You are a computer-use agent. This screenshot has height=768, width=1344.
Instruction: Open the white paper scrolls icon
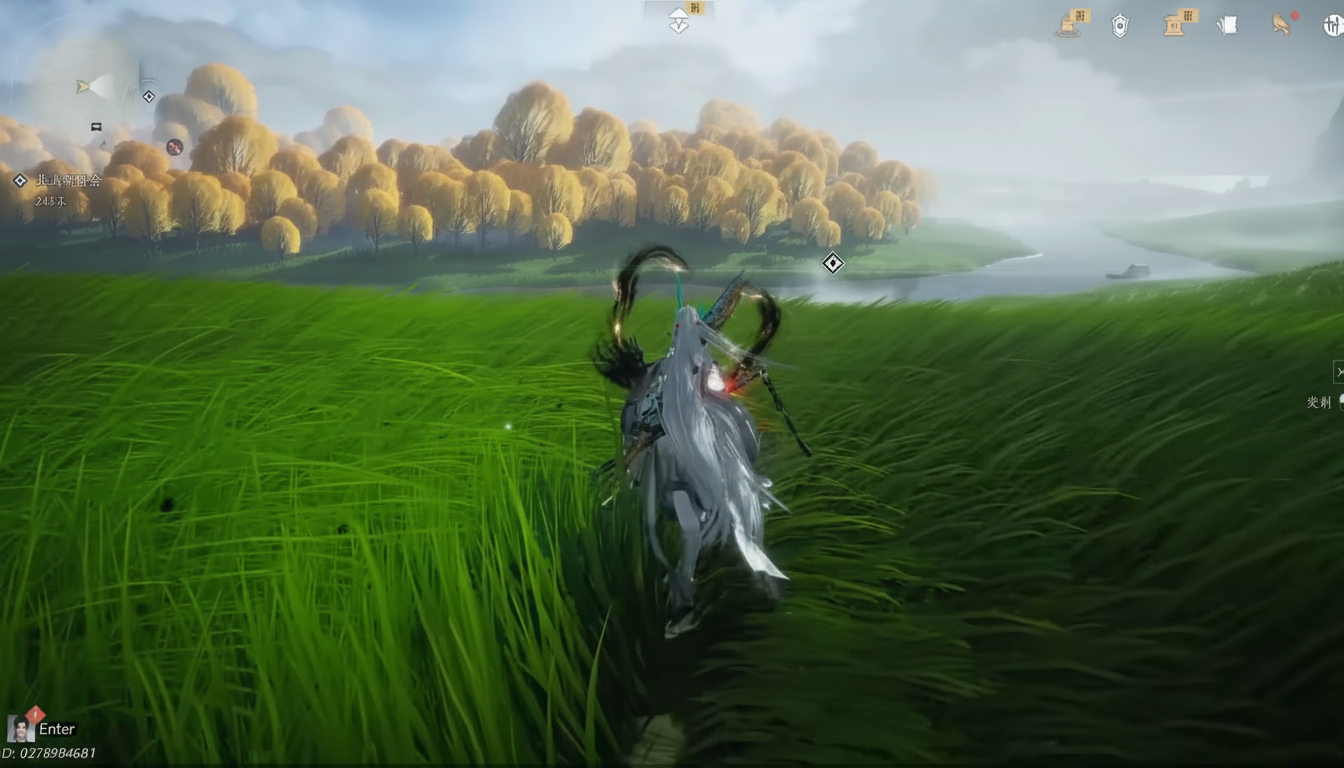pyautogui.click(x=1228, y=25)
